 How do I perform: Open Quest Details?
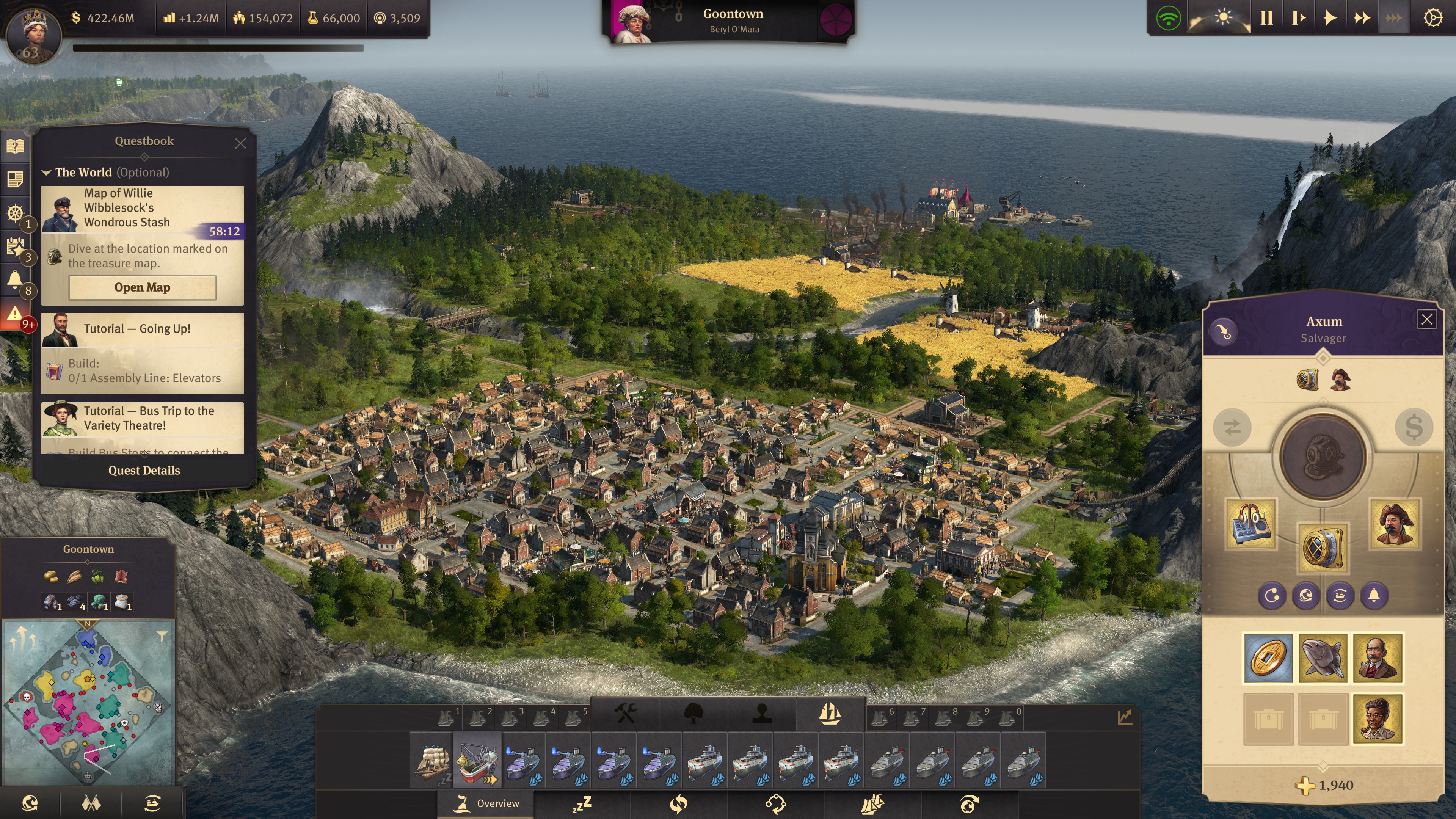pyautogui.click(x=144, y=470)
